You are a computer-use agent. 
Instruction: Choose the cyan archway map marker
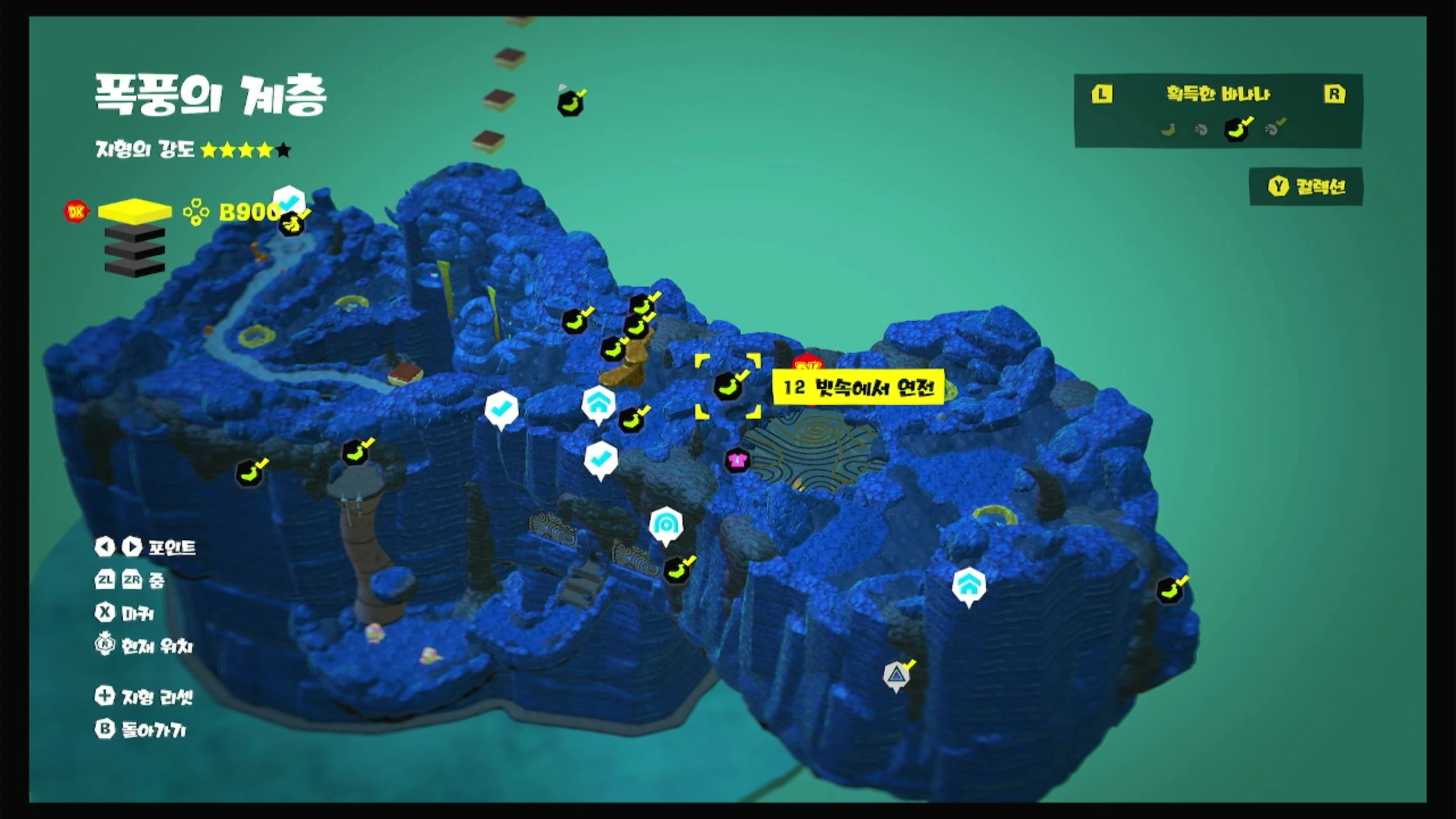(x=665, y=524)
